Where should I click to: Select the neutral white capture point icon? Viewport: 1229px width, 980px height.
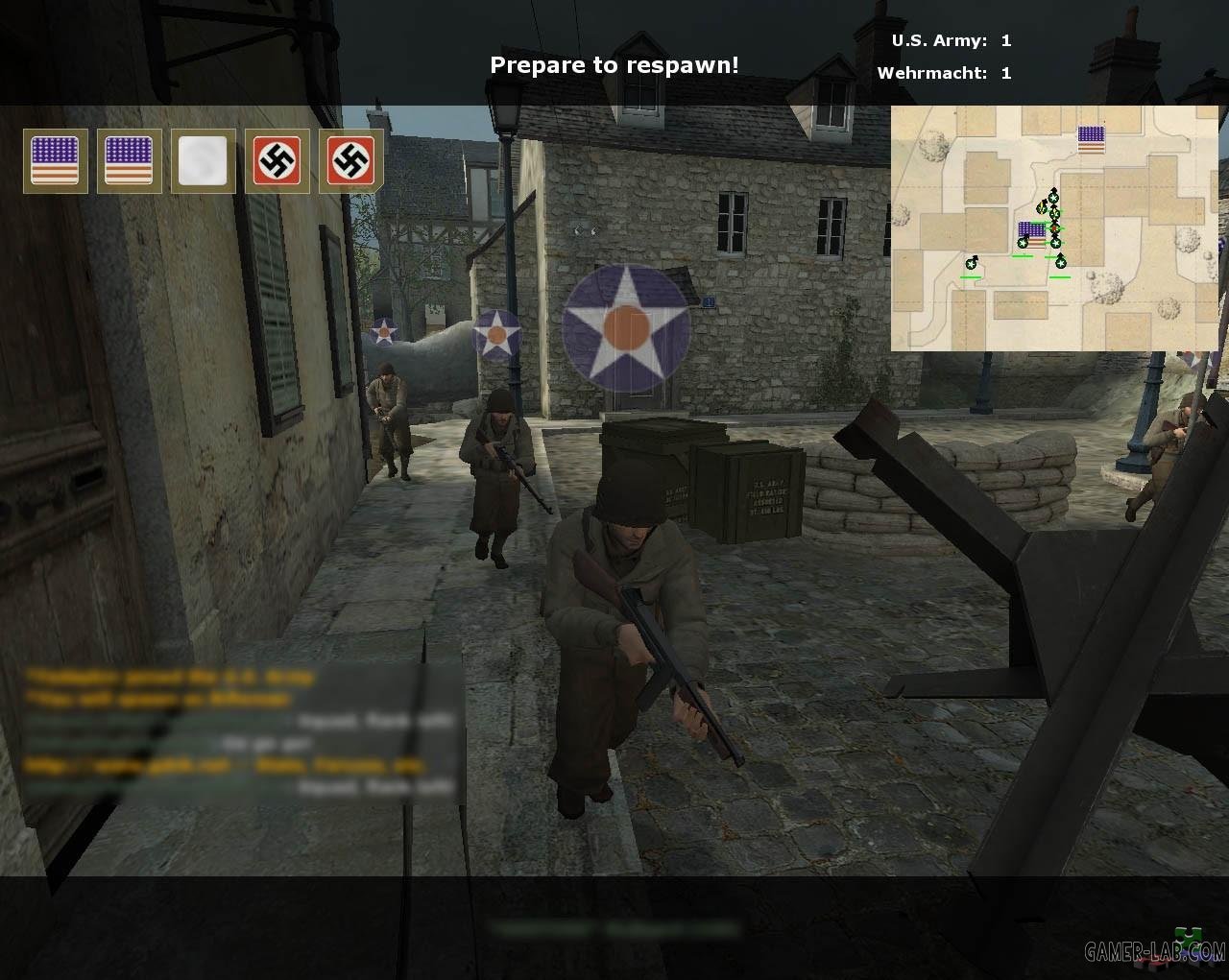tap(203, 161)
